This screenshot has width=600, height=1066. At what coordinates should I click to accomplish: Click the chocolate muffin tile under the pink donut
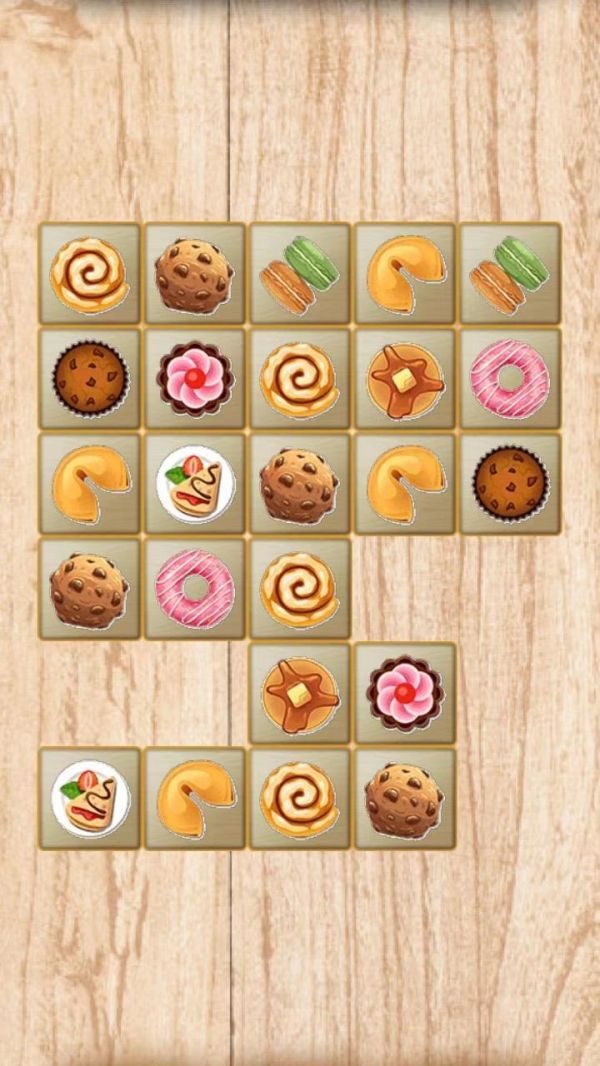coord(510,484)
